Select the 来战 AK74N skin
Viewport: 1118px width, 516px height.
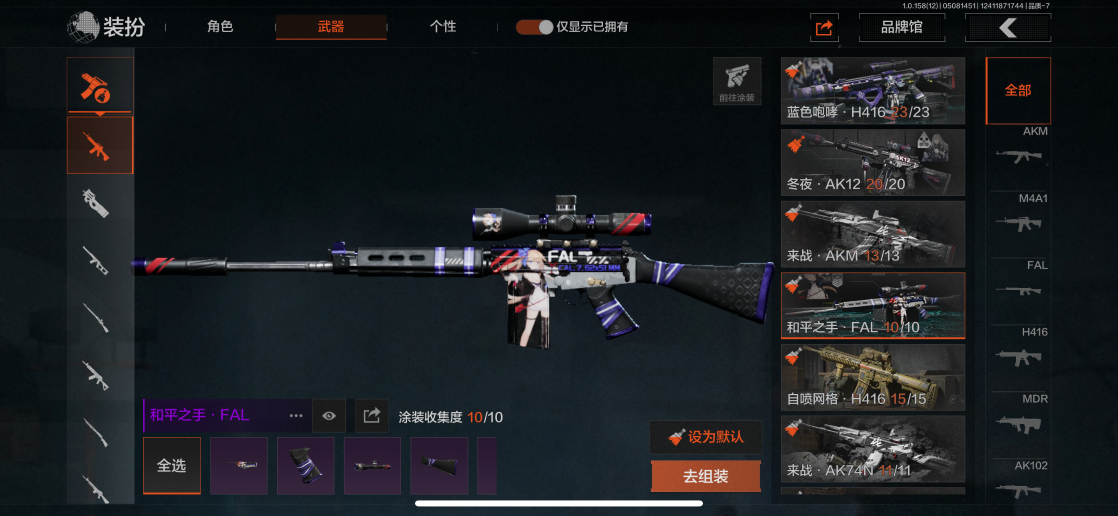click(x=873, y=450)
